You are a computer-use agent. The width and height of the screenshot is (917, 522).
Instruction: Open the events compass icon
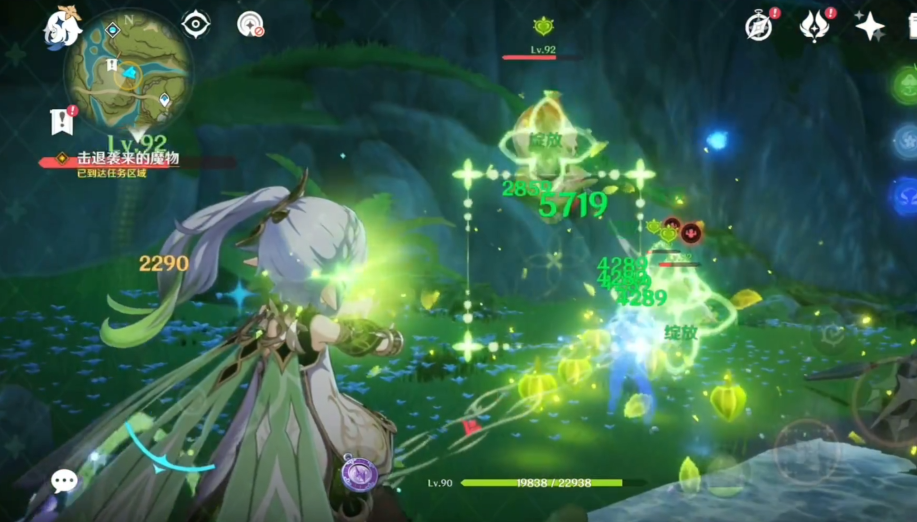(759, 27)
